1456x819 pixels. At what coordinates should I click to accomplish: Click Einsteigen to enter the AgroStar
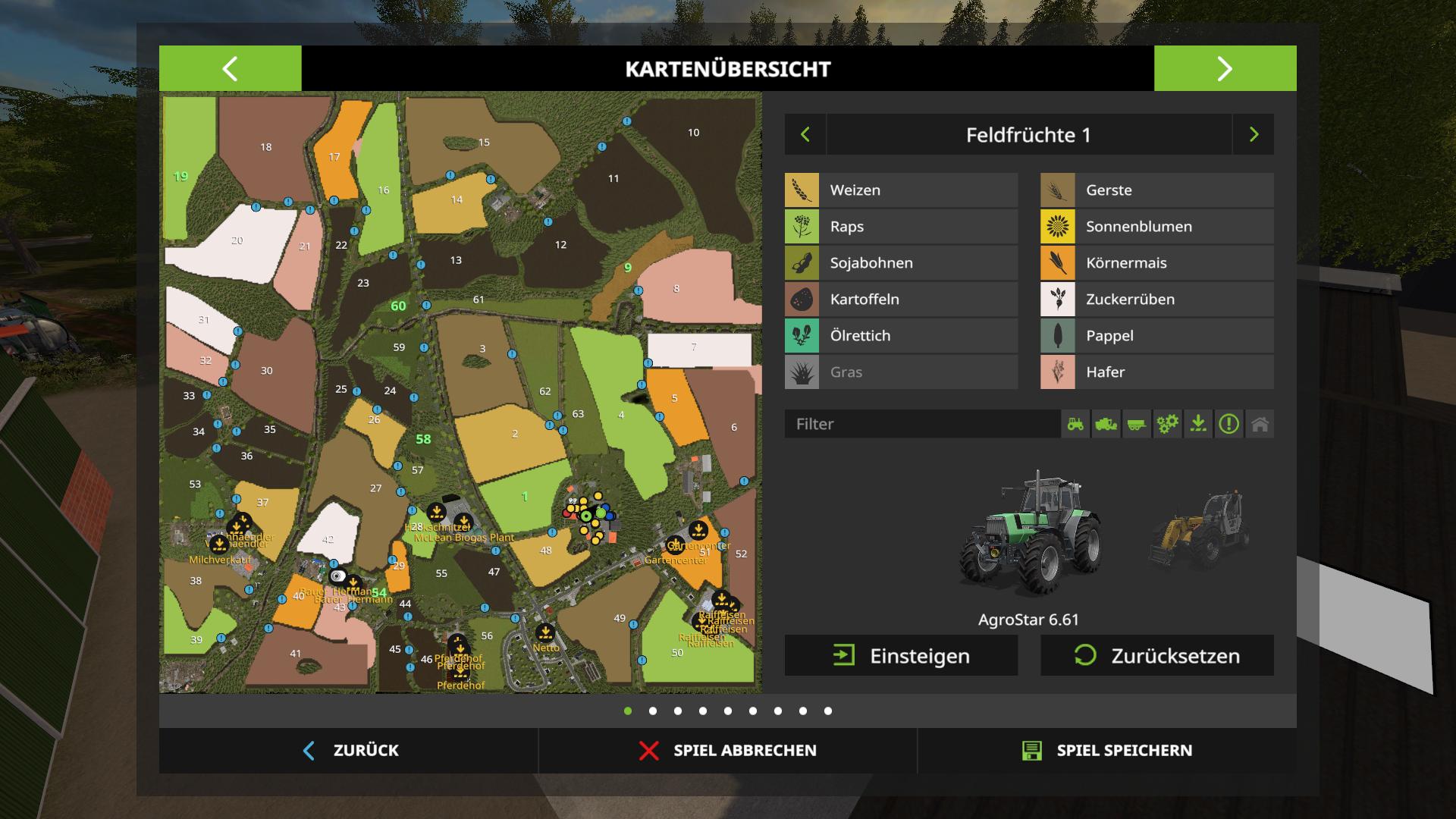point(901,656)
